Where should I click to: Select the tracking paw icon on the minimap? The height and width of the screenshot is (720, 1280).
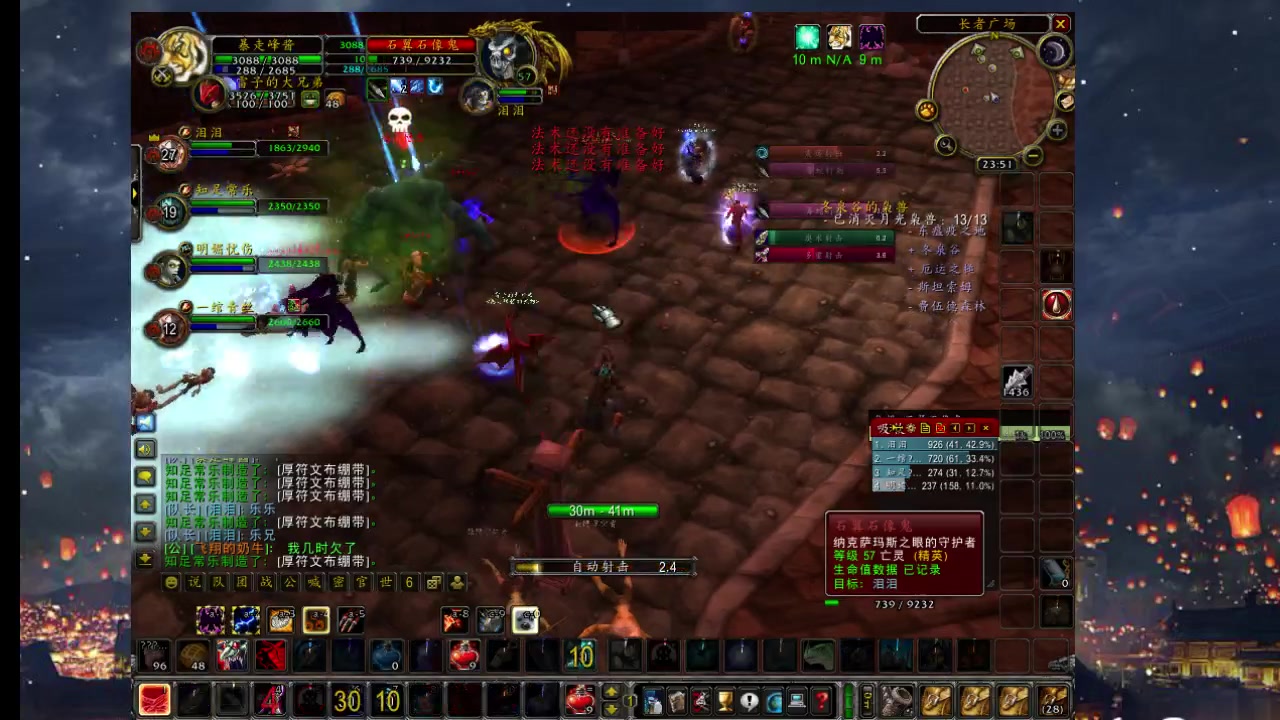click(x=927, y=109)
